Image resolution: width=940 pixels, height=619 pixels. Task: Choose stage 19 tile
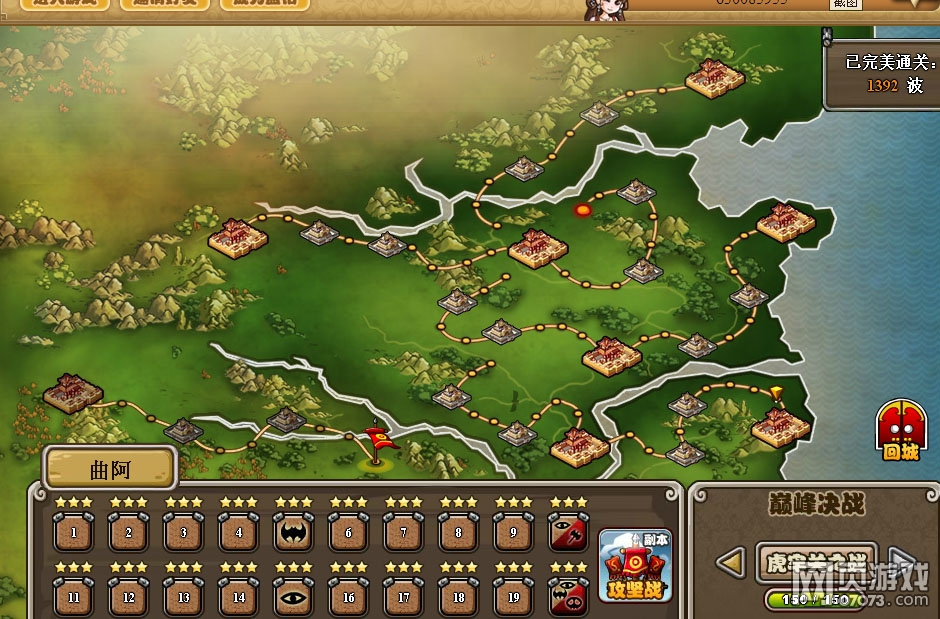click(514, 597)
